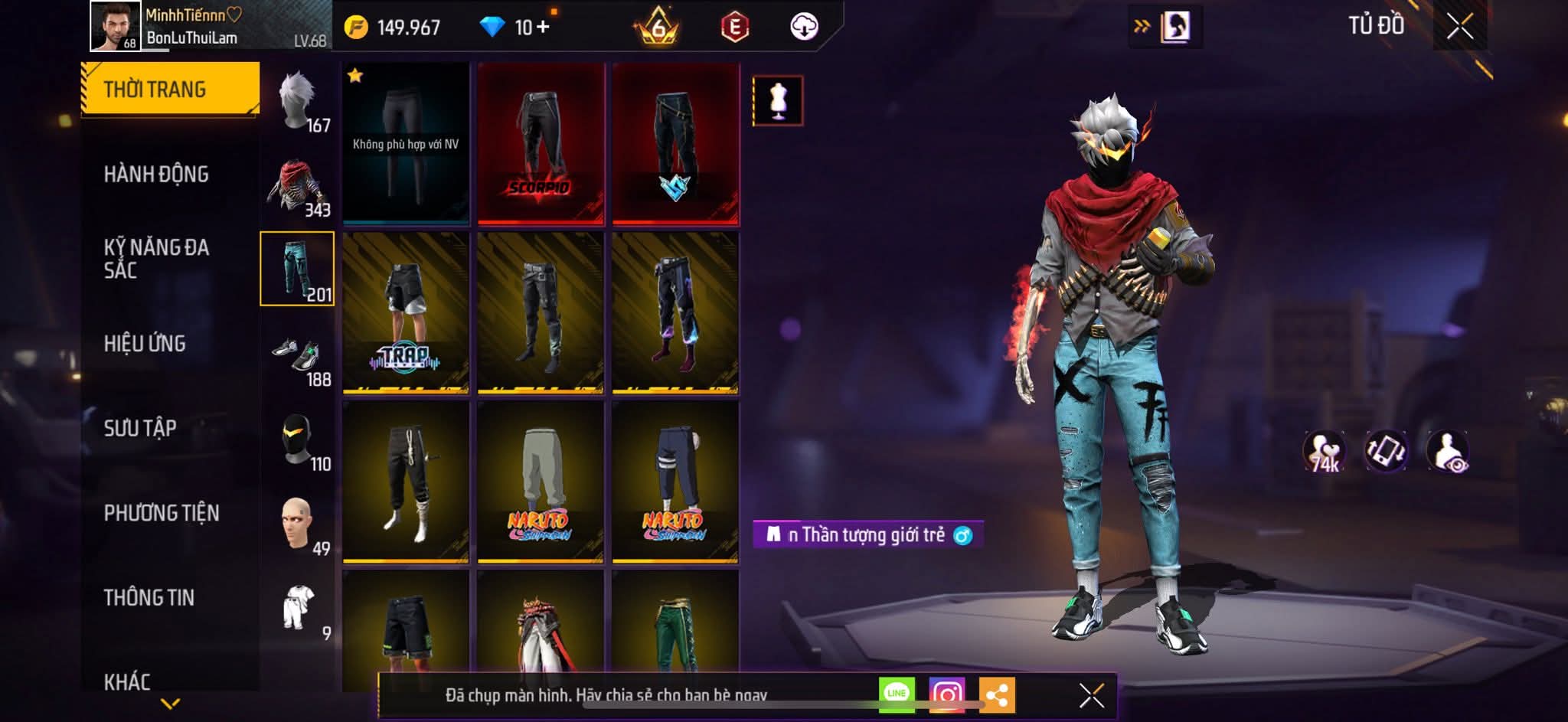Open the mask category showing 110
1568x722 pixels.
(x=299, y=441)
